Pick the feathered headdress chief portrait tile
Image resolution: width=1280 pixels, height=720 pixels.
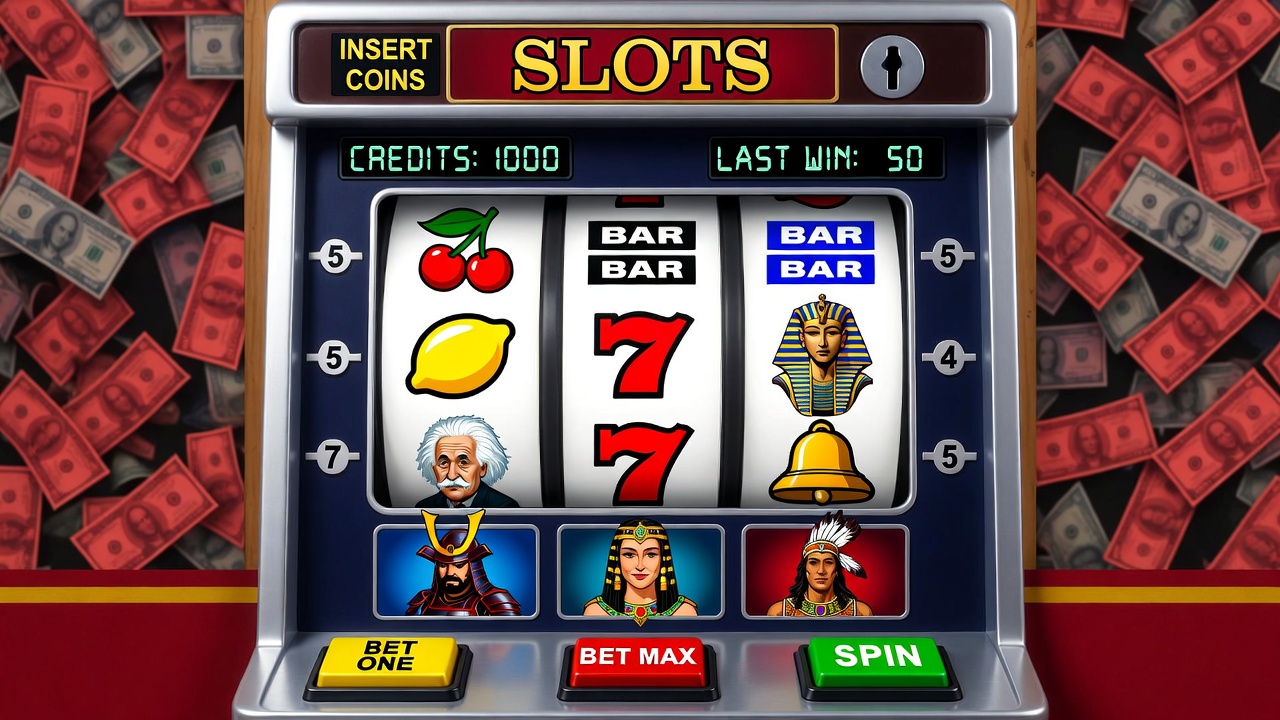click(825, 571)
